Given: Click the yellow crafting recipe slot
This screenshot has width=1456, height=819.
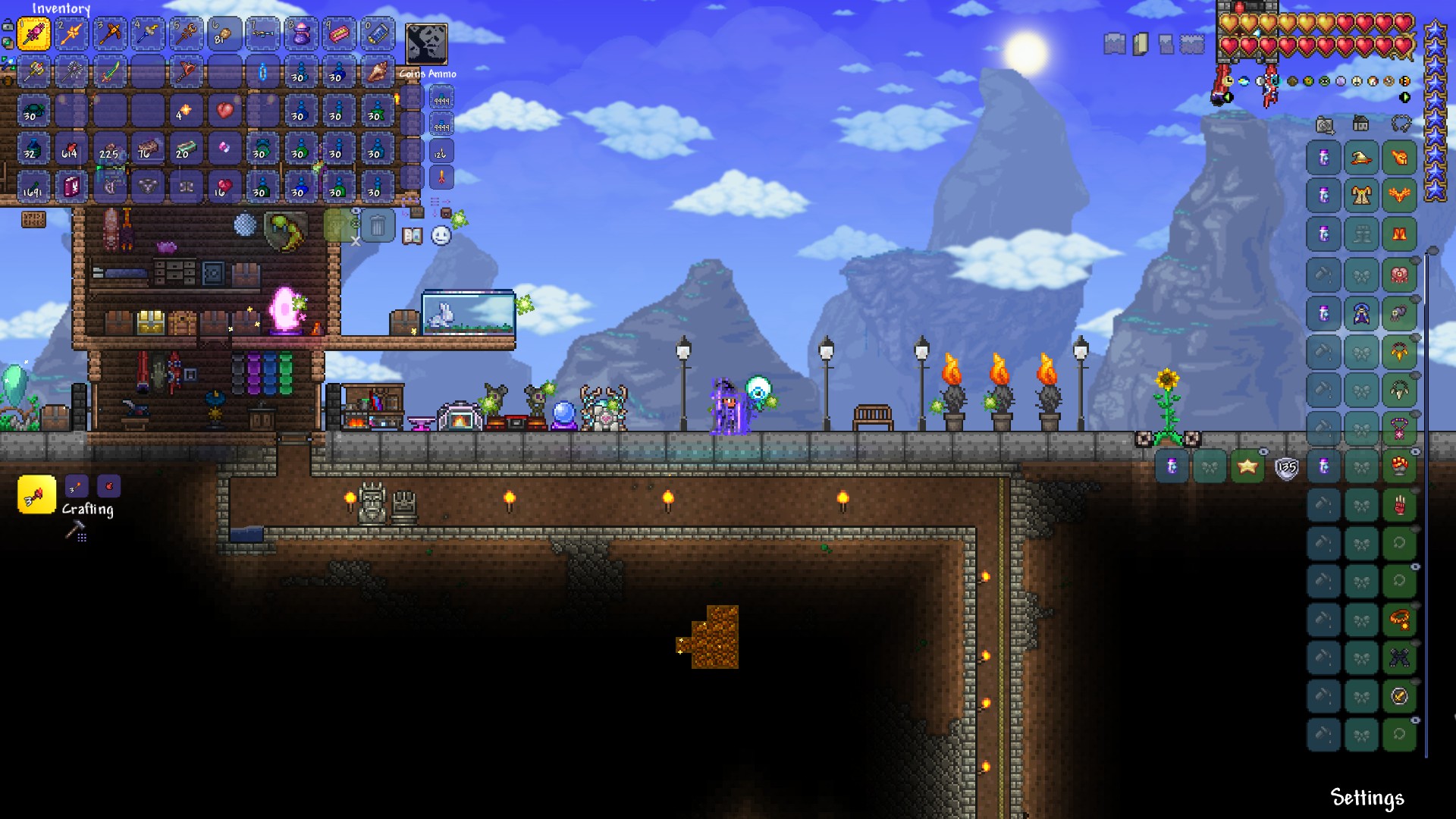Looking at the screenshot, I should pos(36,495).
